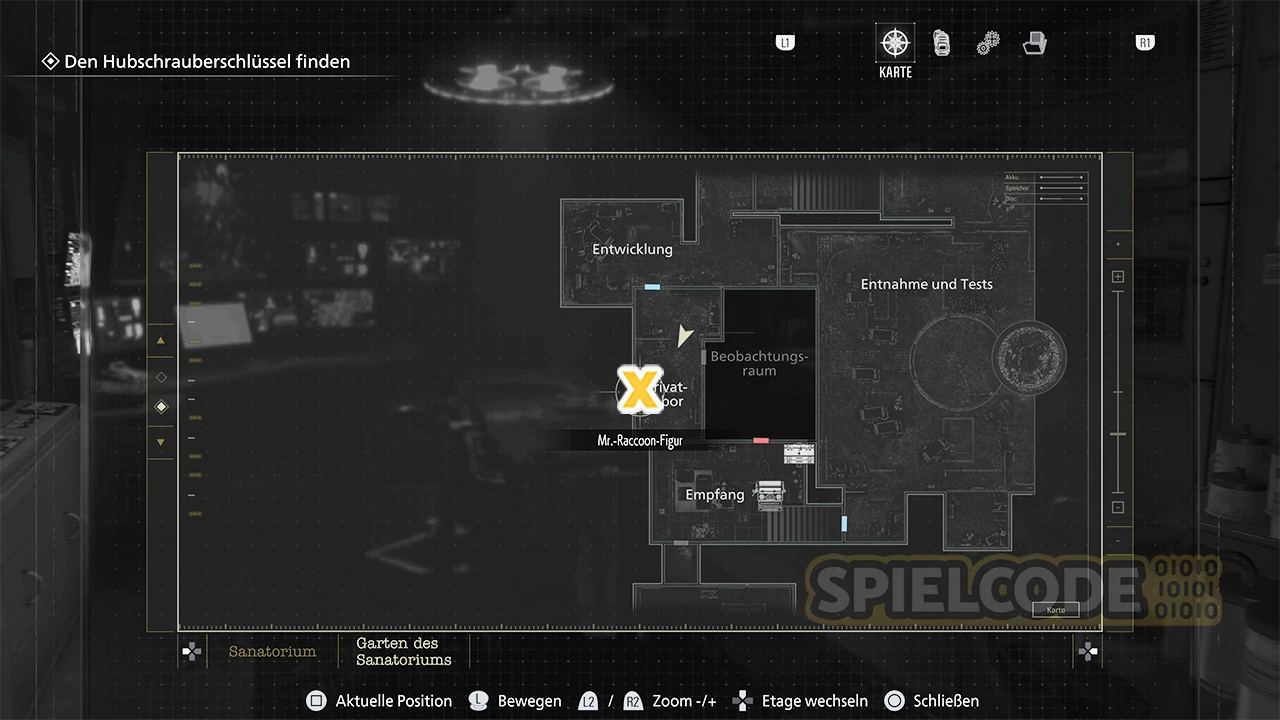1280x720 pixels.
Task: Select the Karte compass tab
Action: coord(895,44)
